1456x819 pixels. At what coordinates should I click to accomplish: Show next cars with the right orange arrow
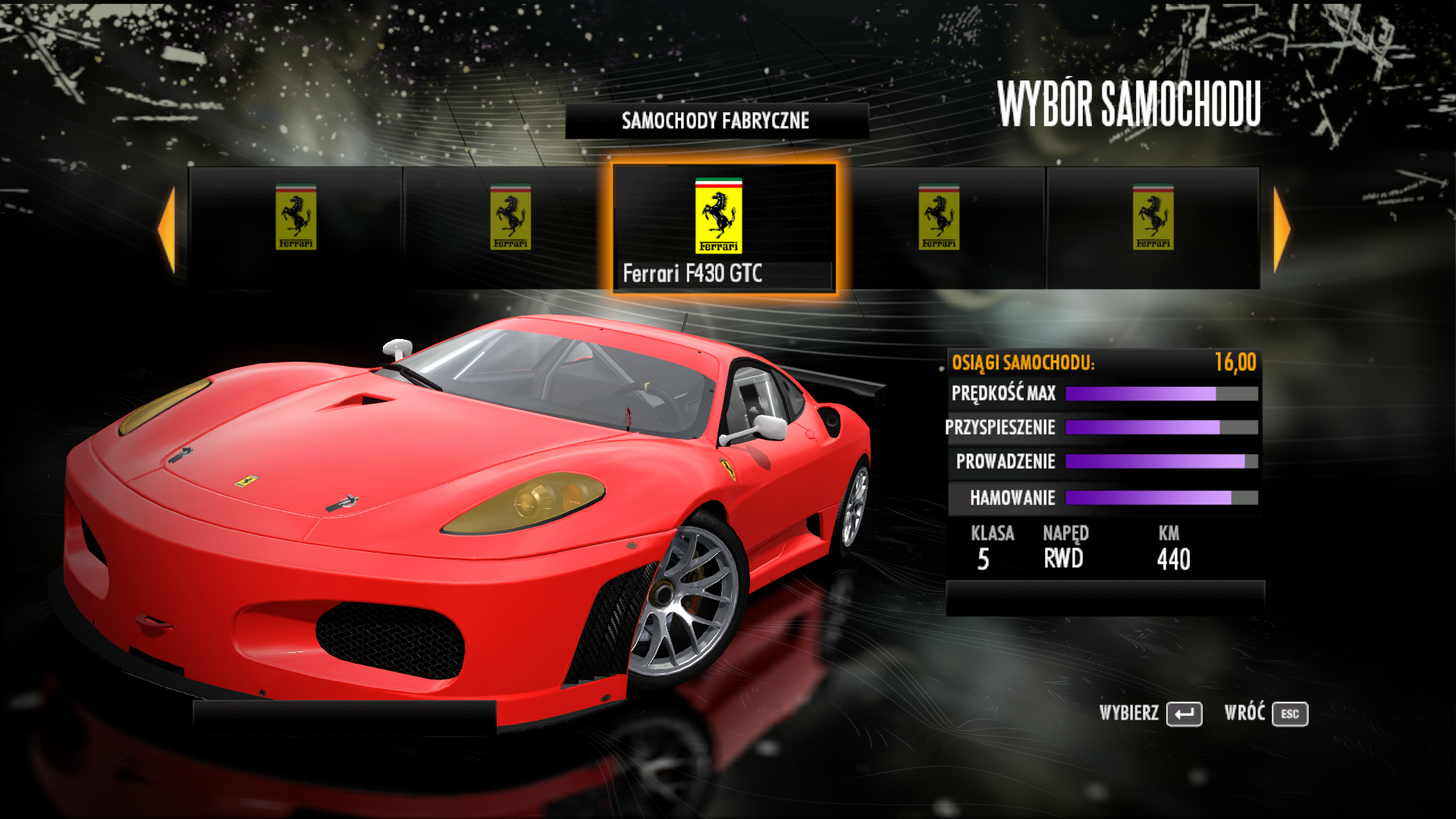tap(1281, 229)
